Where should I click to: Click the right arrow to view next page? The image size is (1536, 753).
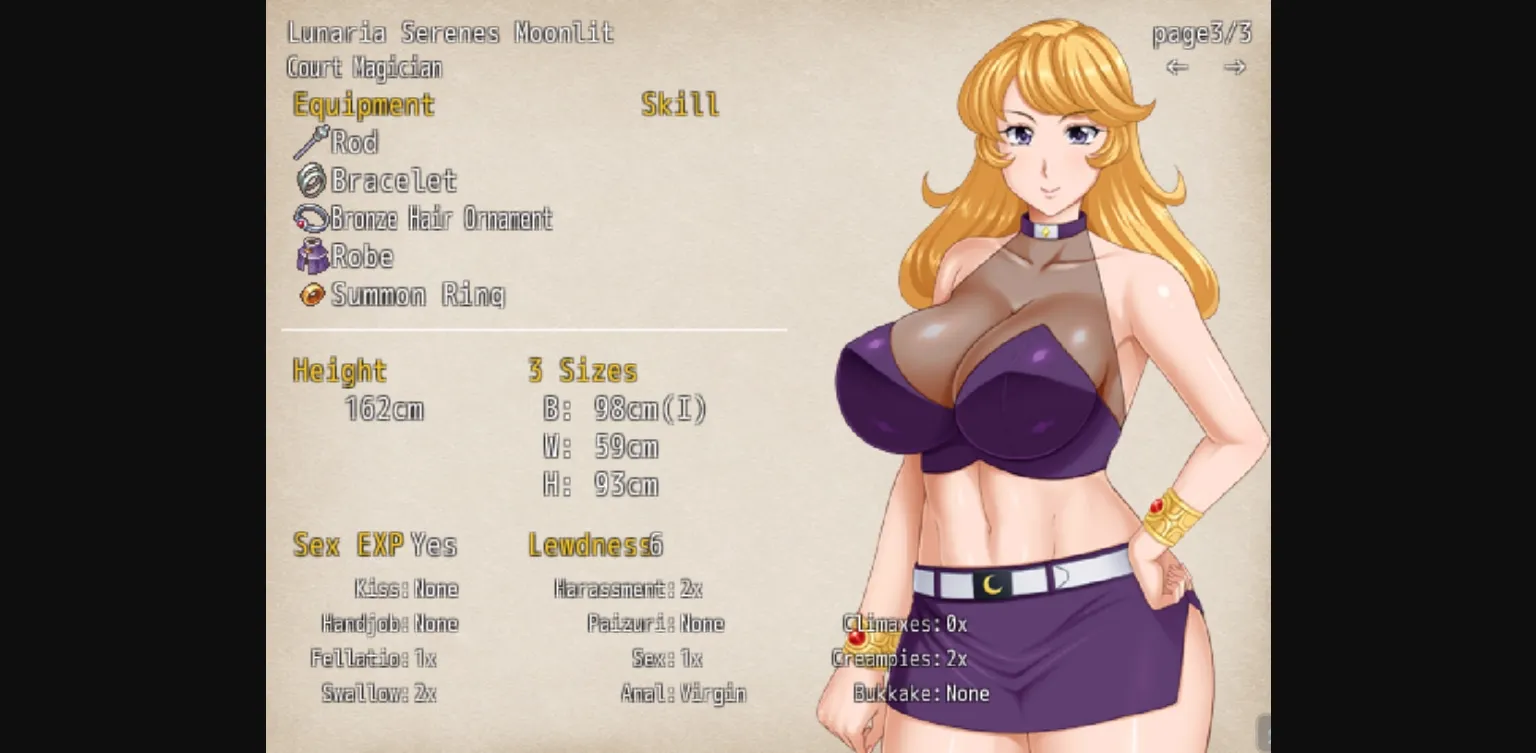[1235, 67]
